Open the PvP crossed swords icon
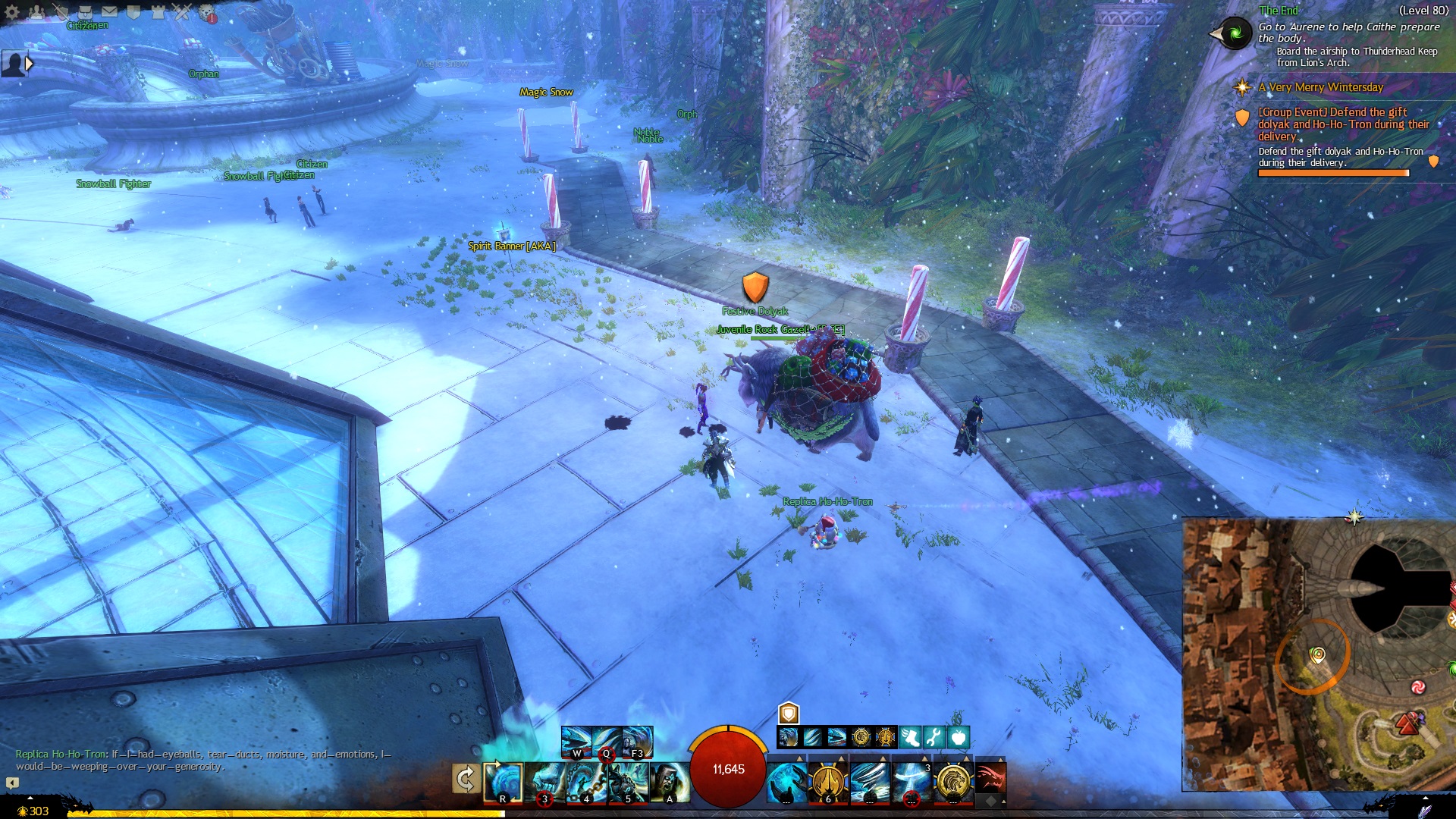The width and height of the screenshot is (1456, 819). pos(182,11)
